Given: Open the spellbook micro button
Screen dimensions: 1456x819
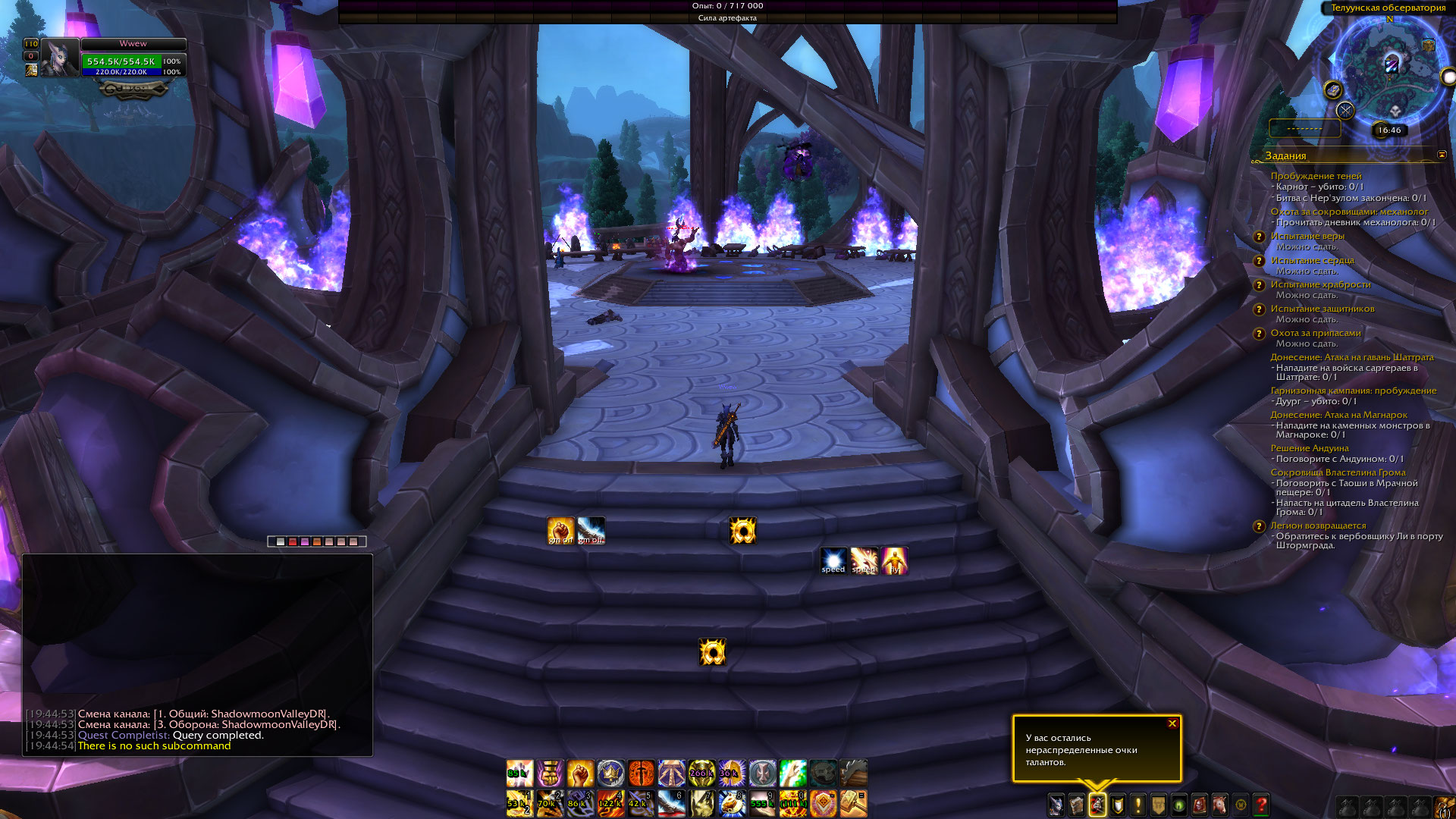Looking at the screenshot, I should [1077, 805].
